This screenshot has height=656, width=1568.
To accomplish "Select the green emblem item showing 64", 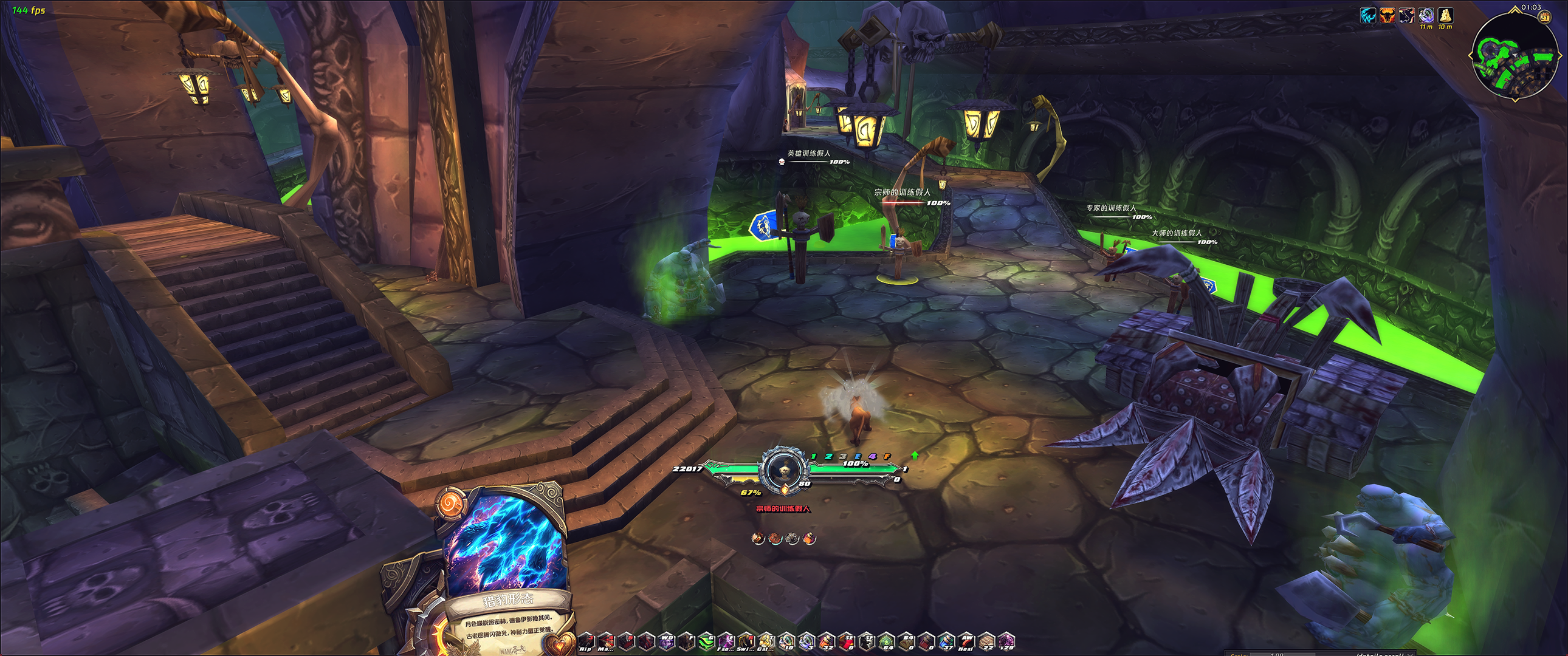I will tap(887, 641).
